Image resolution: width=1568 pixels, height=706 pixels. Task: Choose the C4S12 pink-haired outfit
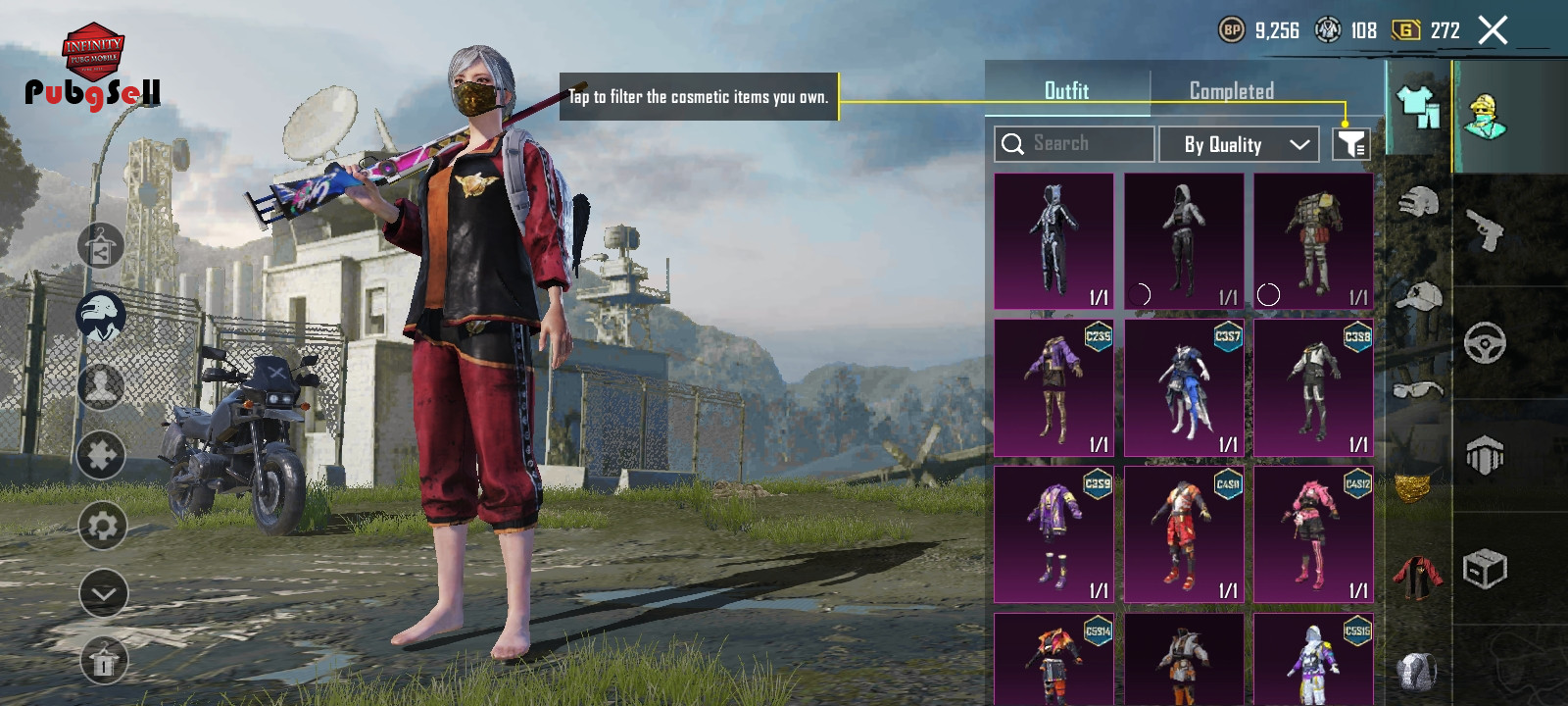1313,534
